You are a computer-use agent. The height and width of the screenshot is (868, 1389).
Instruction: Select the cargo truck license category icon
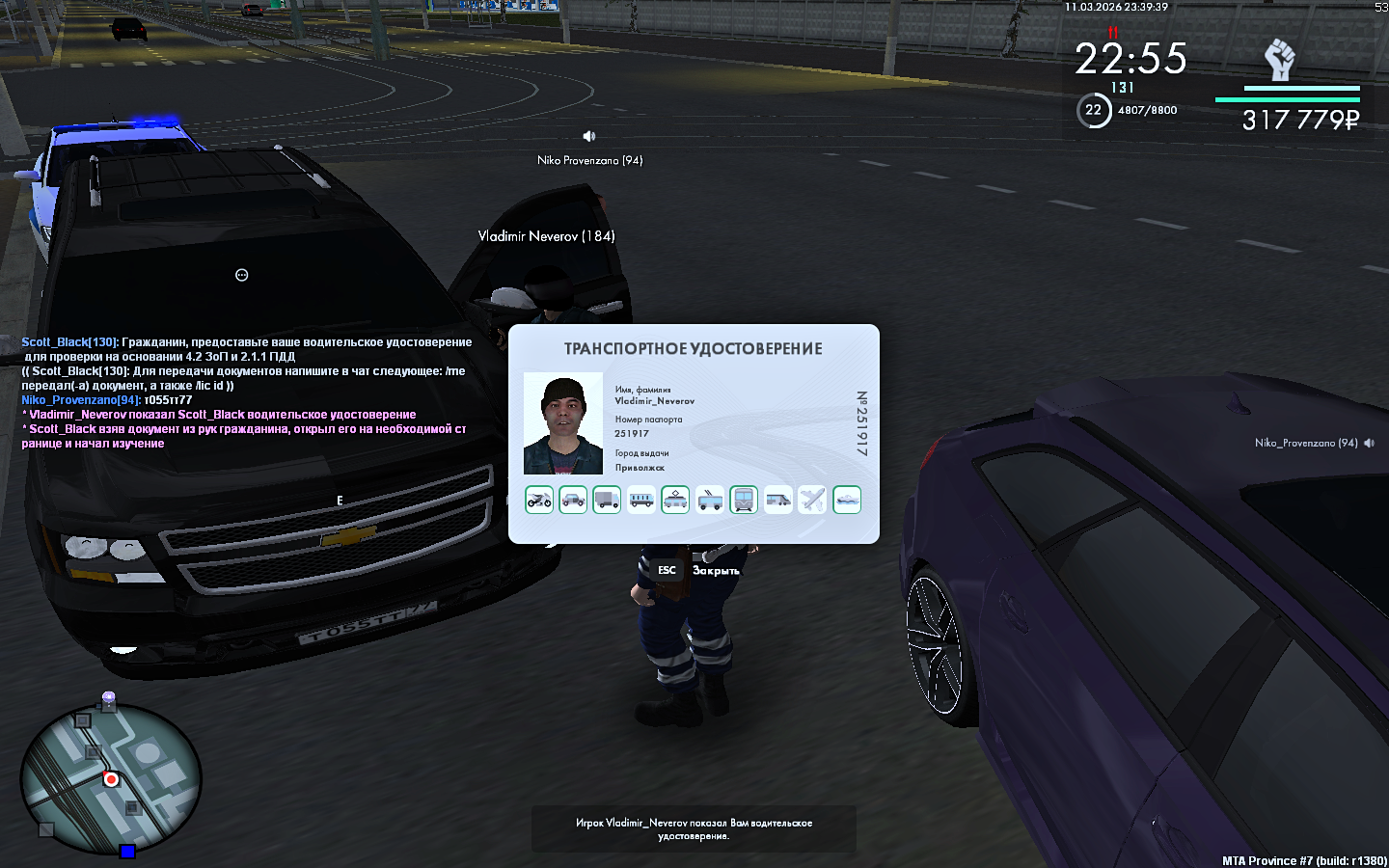[x=607, y=500]
